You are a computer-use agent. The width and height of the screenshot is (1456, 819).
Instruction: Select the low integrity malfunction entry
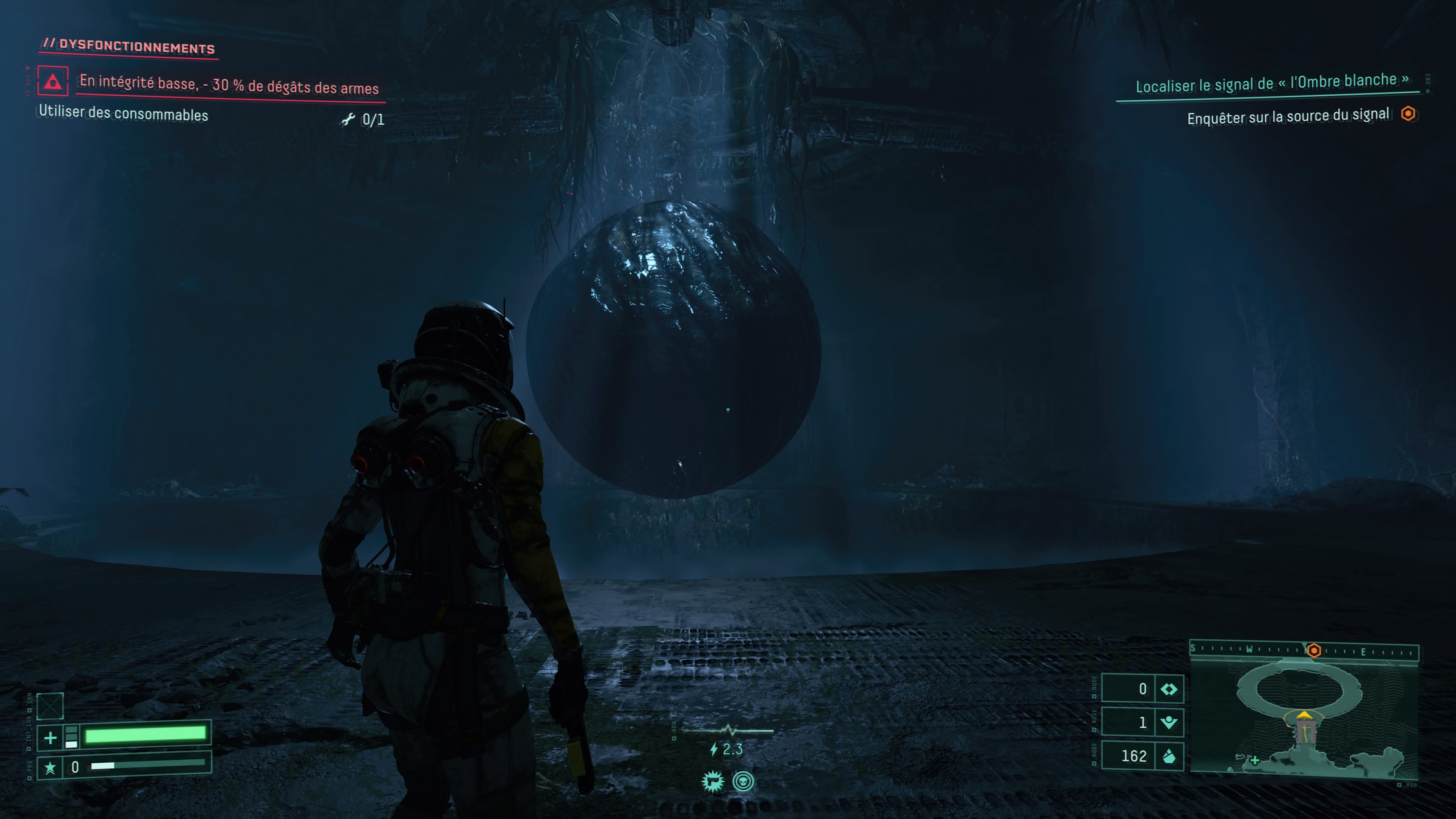(x=229, y=85)
